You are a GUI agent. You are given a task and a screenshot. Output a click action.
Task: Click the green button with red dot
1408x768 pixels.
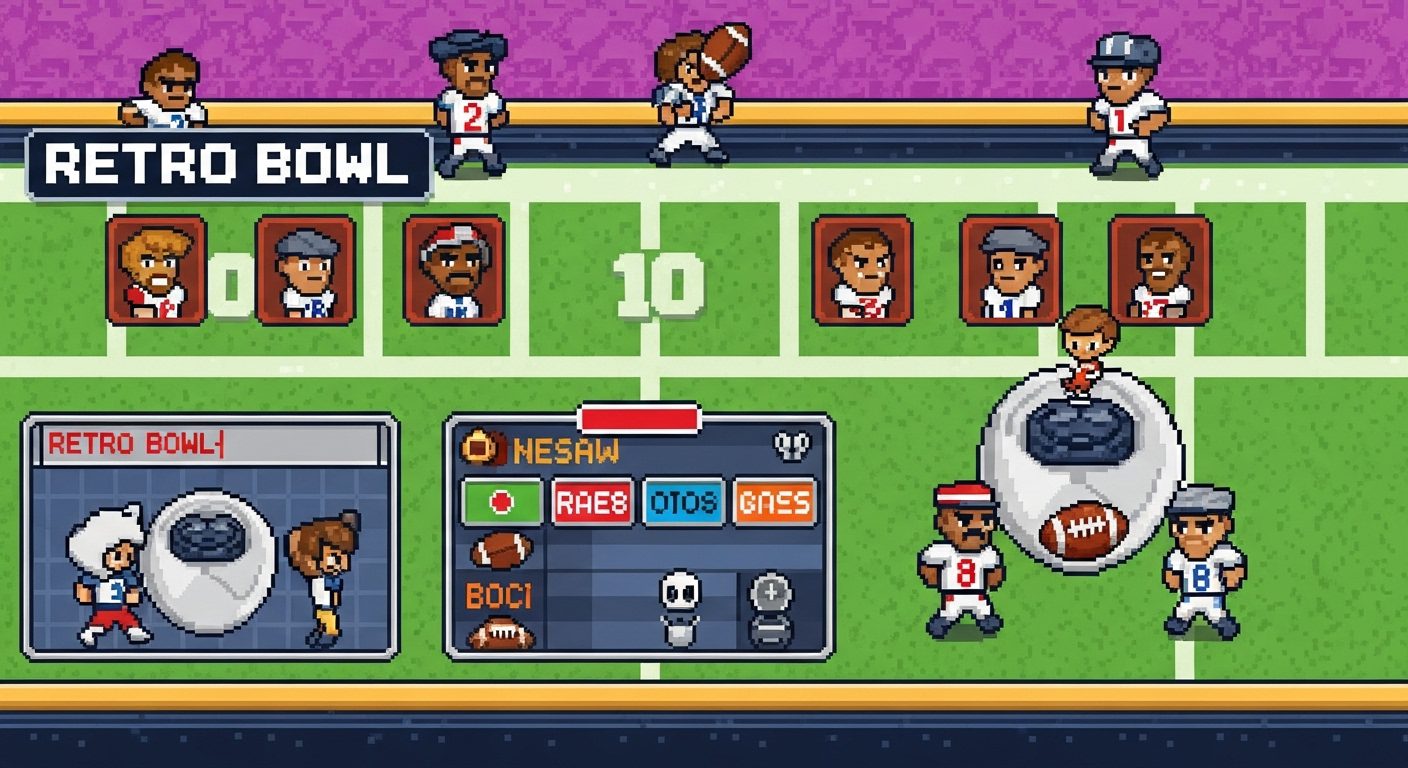coord(502,502)
